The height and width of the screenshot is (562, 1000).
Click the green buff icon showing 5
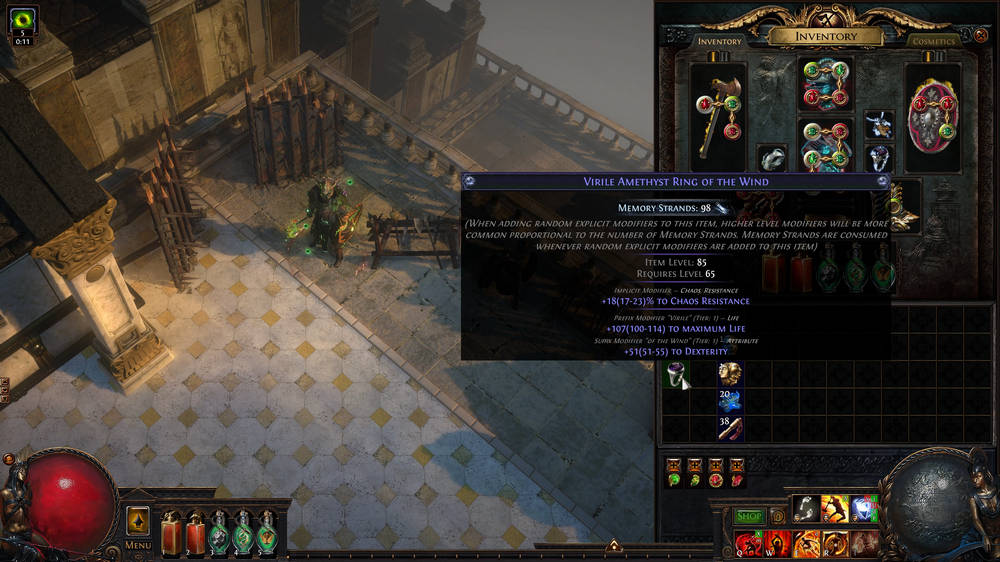[22, 22]
